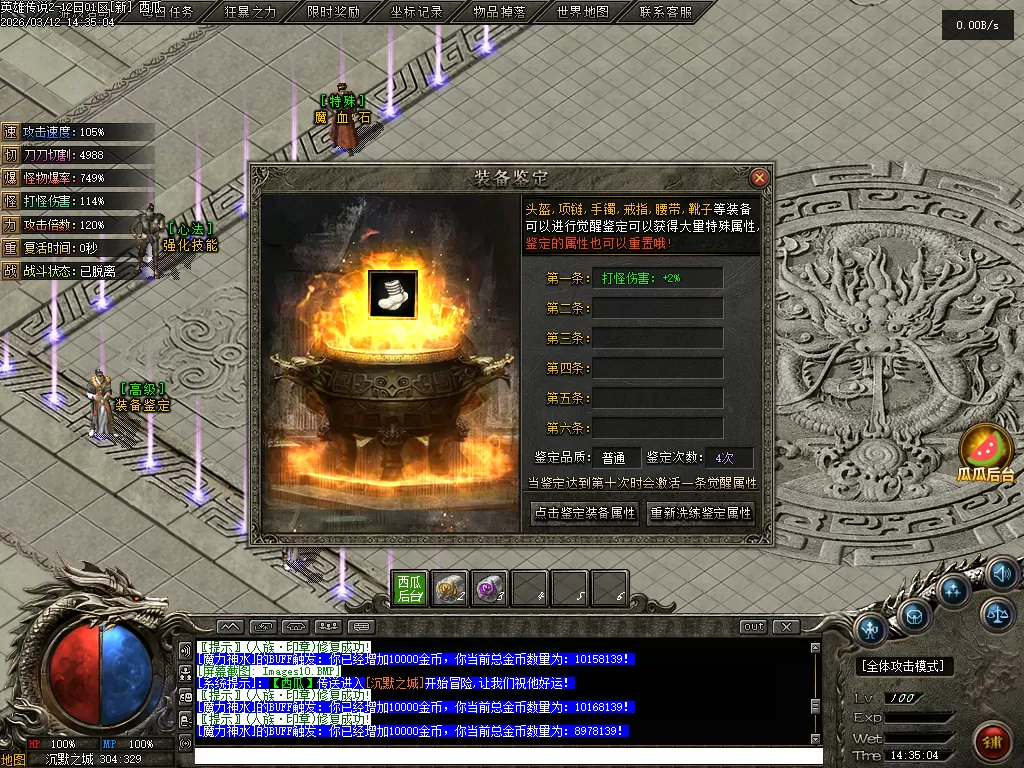
Task: Open the 狂暴之力 menu
Action: point(250,12)
